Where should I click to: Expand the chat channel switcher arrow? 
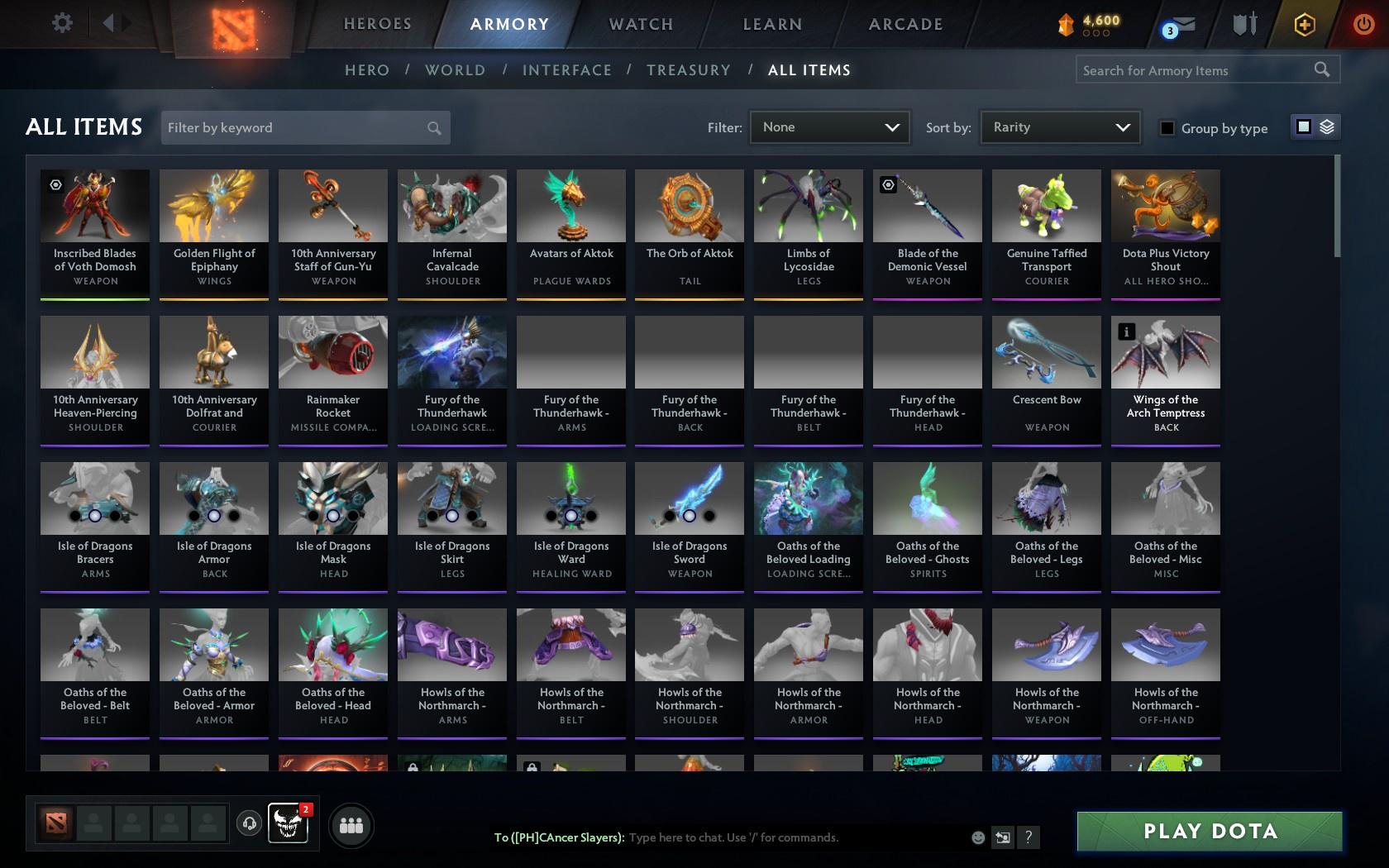1003,837
